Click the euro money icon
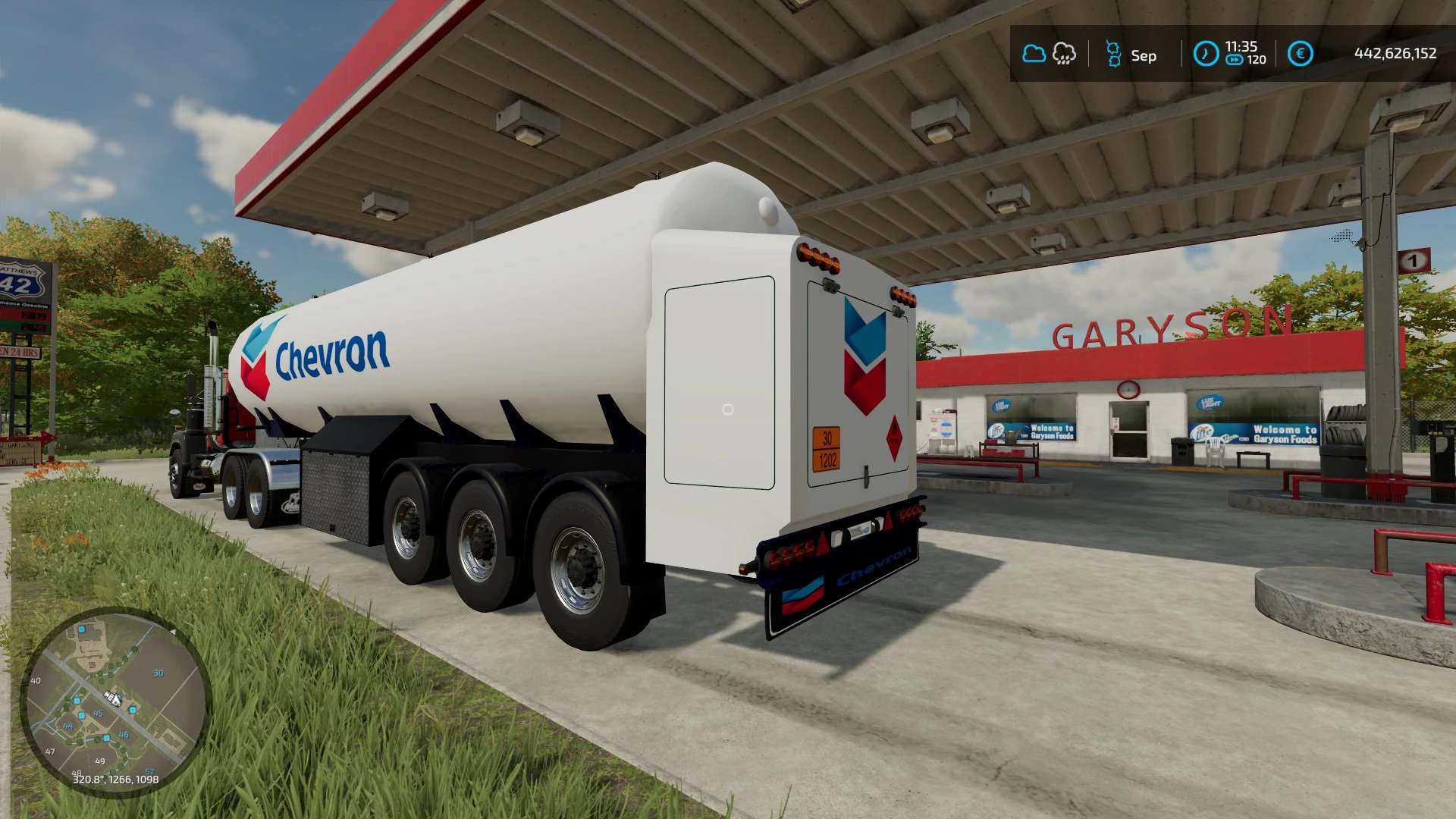Image resolution: width=1456 pixels, height=819 pixels. click(1300, 54)
